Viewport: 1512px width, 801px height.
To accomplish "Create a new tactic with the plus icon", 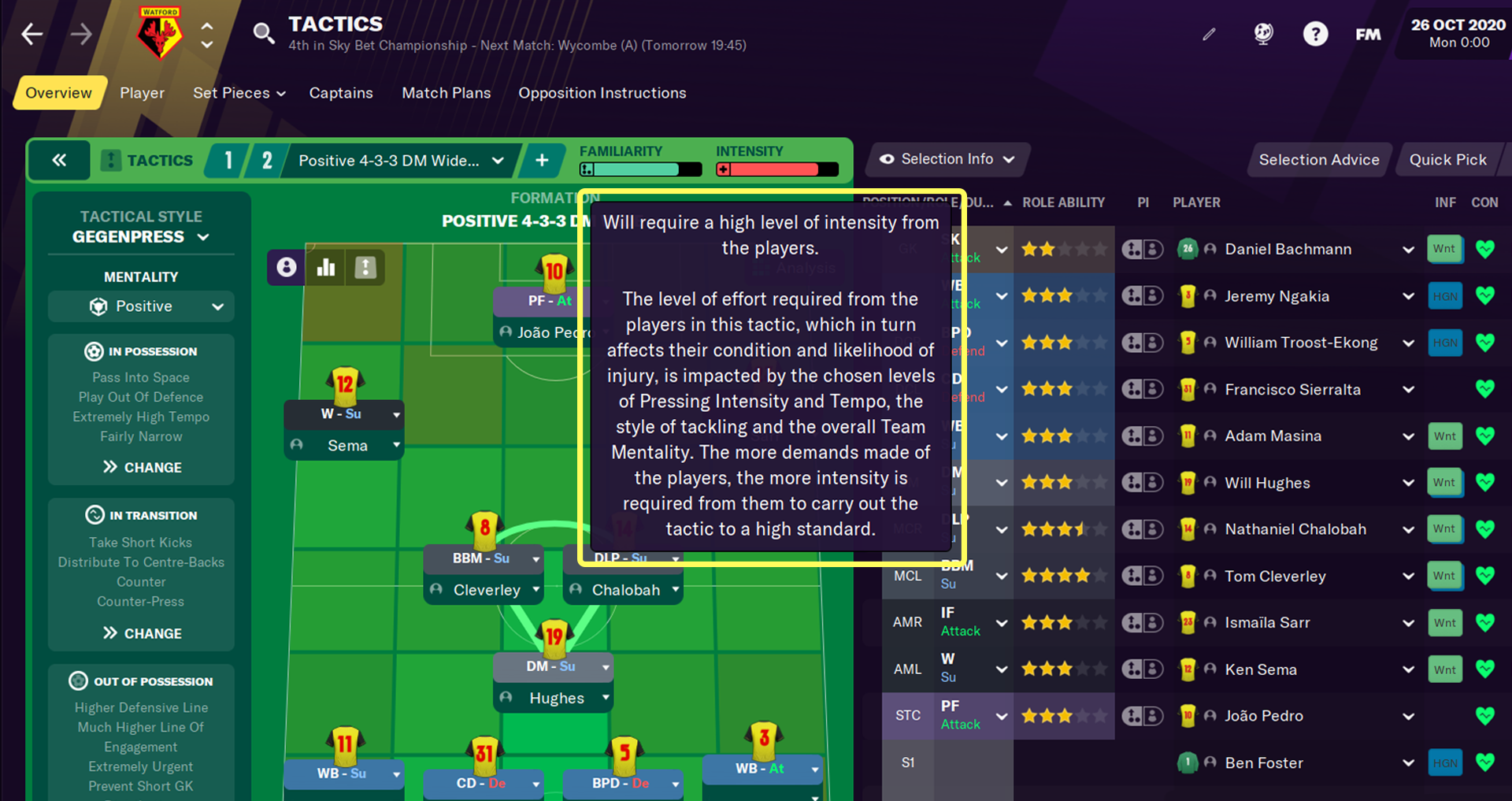I will click(x=542, y=160).
